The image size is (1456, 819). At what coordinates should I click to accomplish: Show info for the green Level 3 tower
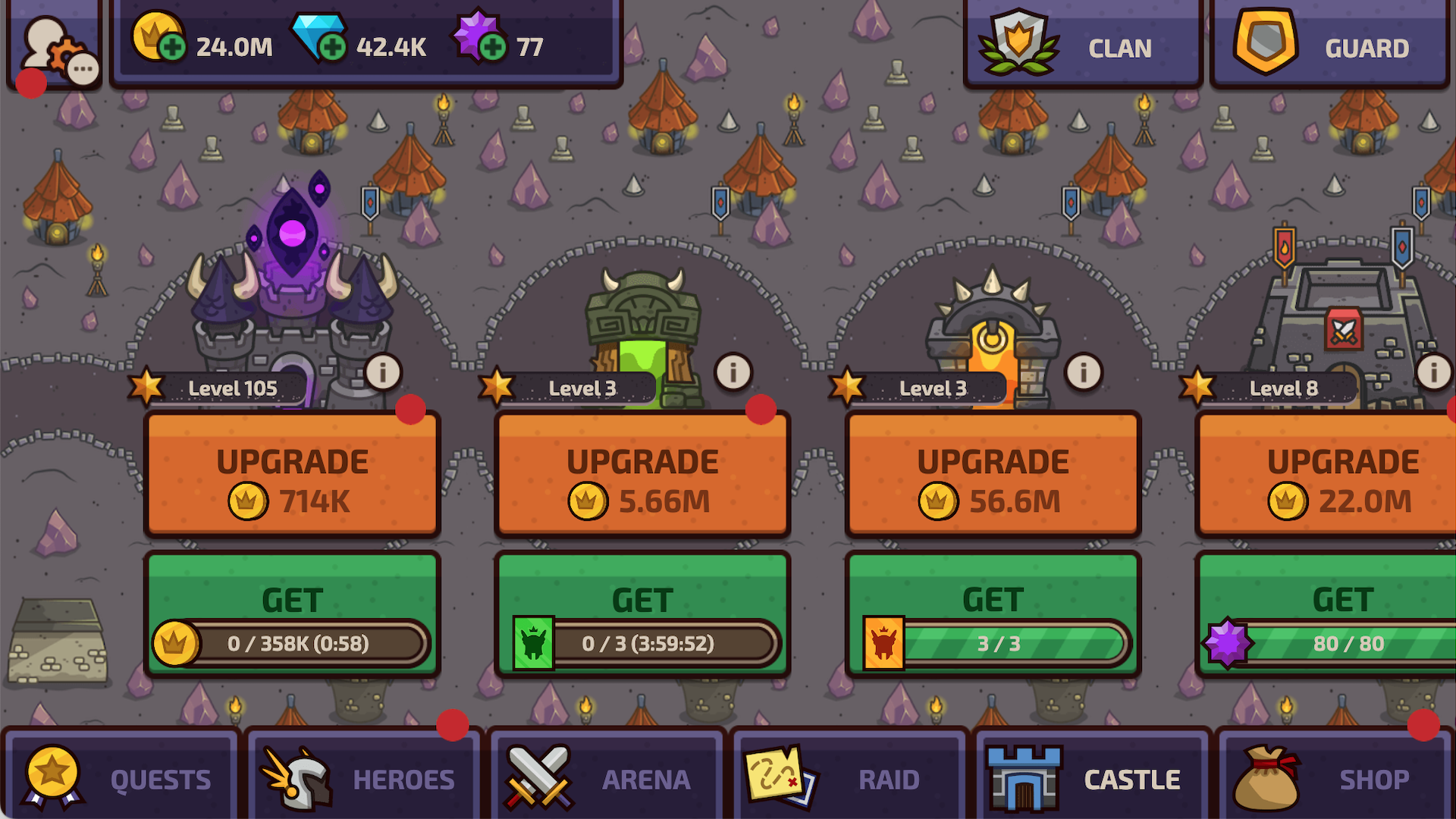[x=732, y=372]
